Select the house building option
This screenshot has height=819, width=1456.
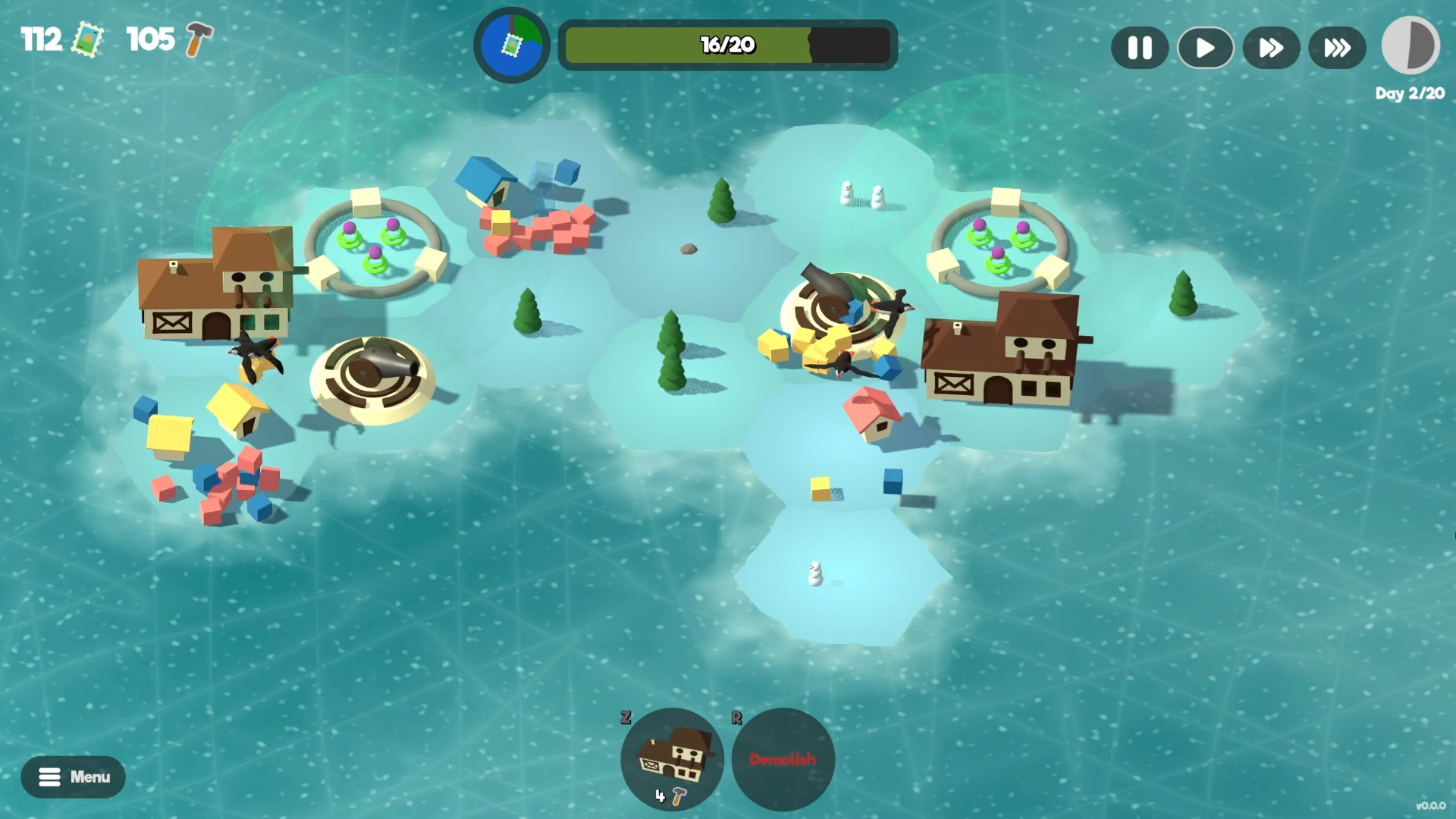tap(672, 758)
